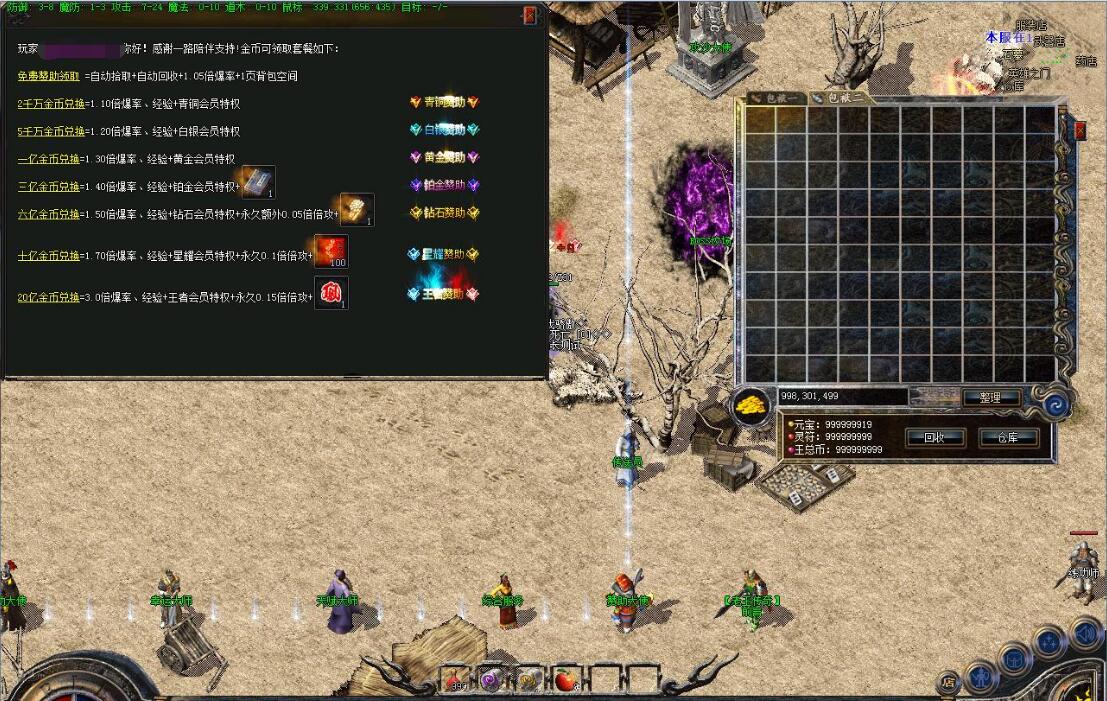Click the 一亿金币兑换 exchange link

(x=49, y=159)
